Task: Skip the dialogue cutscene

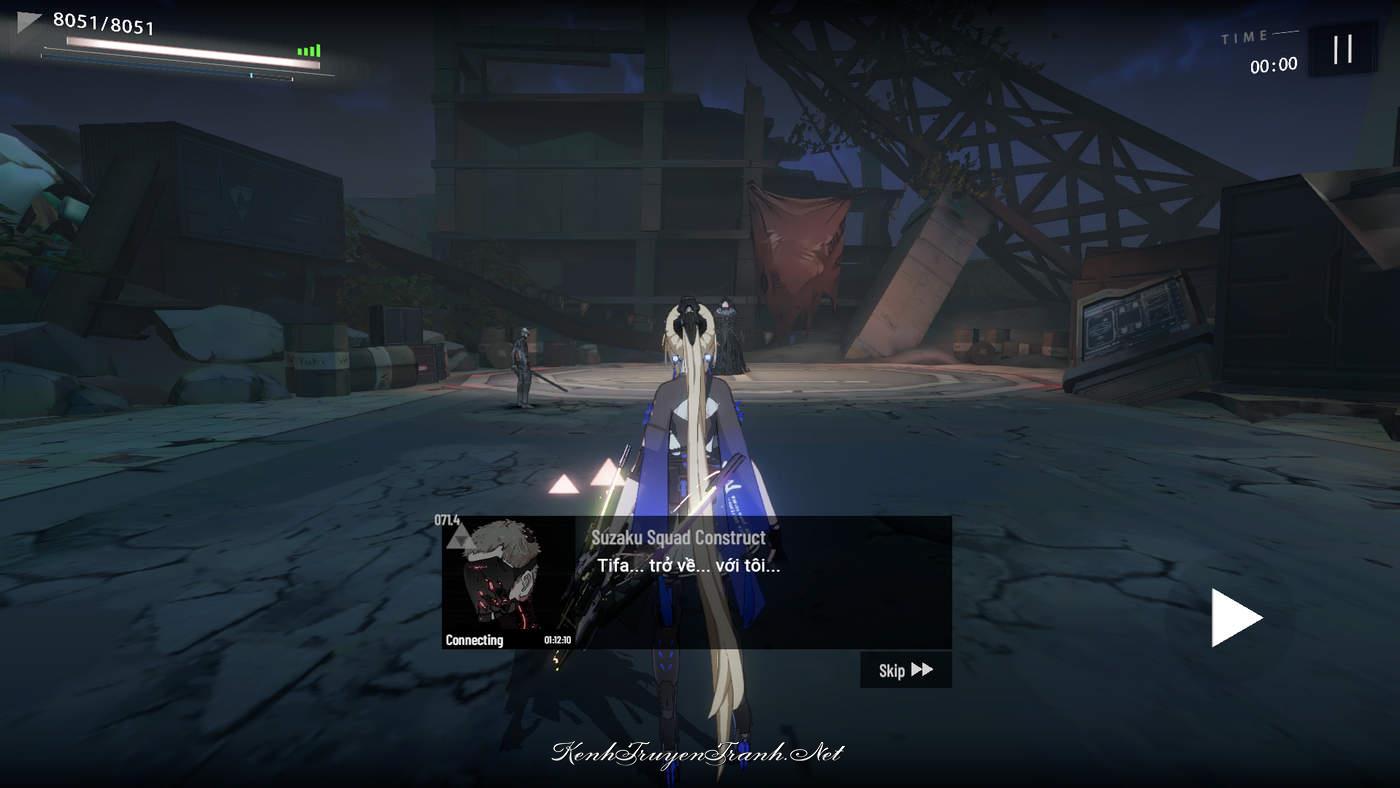Action: [x=905, y=670]
